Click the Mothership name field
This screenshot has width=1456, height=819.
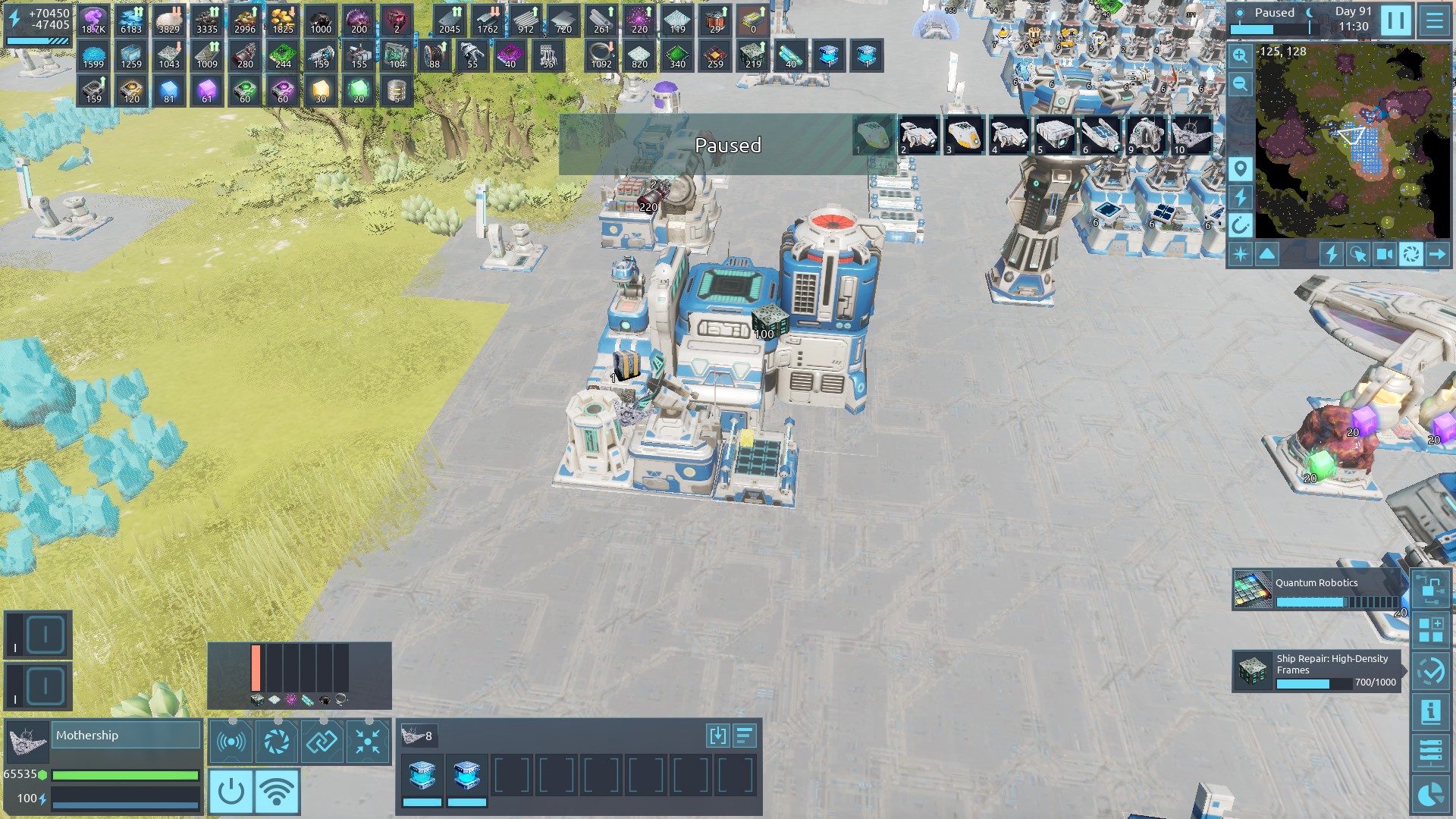(127, 736)
